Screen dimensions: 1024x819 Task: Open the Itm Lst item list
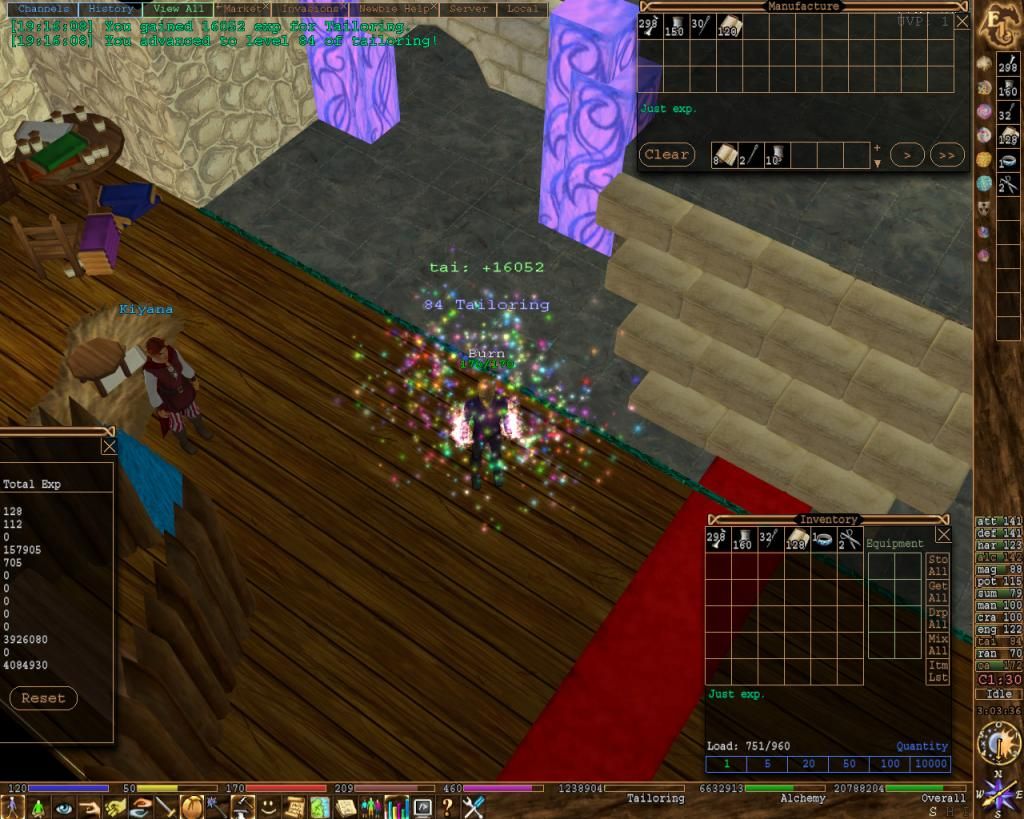[x=938, y=671]
